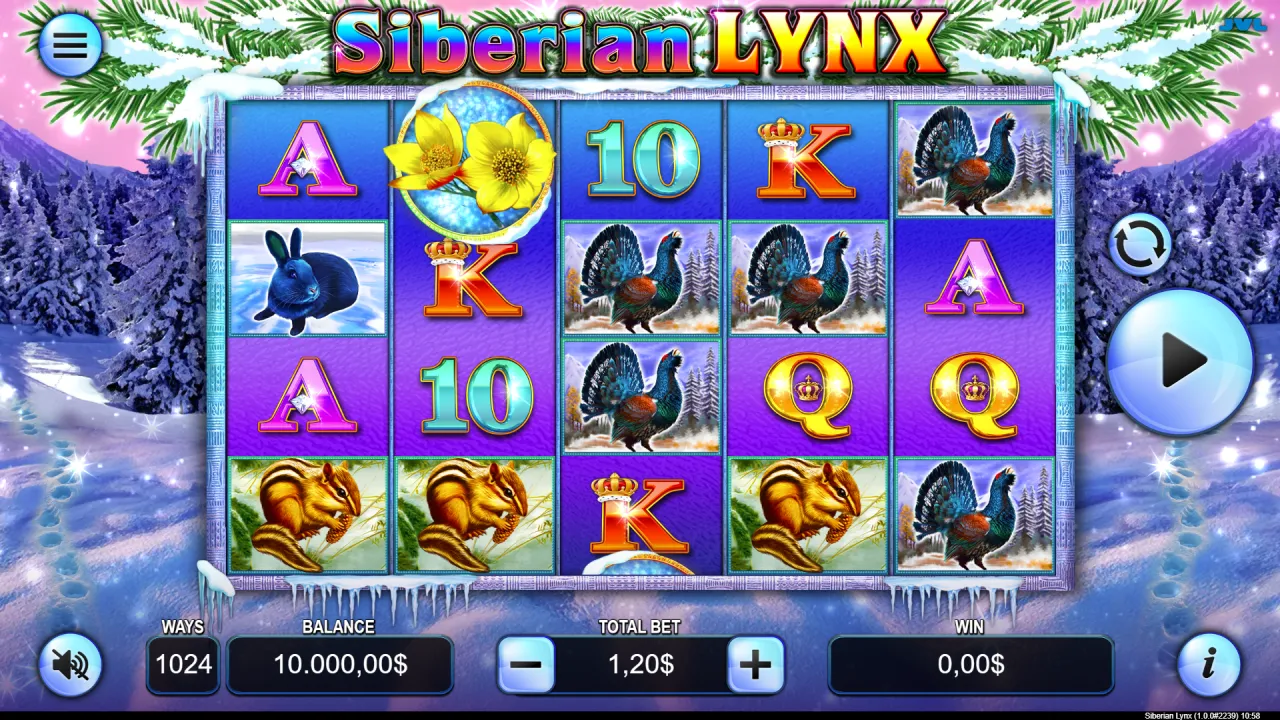Viewport: 1280px width, 720px height.
Task: Click the WIN display showing 0,00$
Action: (x=970, y=663)
